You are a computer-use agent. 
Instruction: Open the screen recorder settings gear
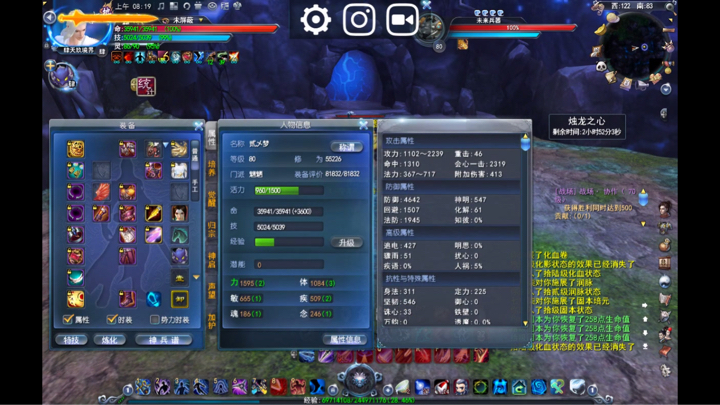(316, 19)
